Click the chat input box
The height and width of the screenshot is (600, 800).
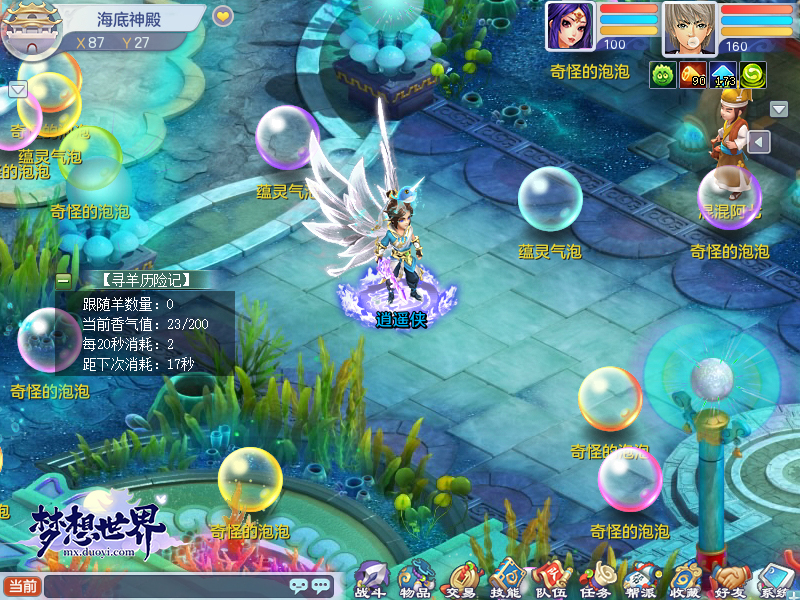tap(165, 586)
